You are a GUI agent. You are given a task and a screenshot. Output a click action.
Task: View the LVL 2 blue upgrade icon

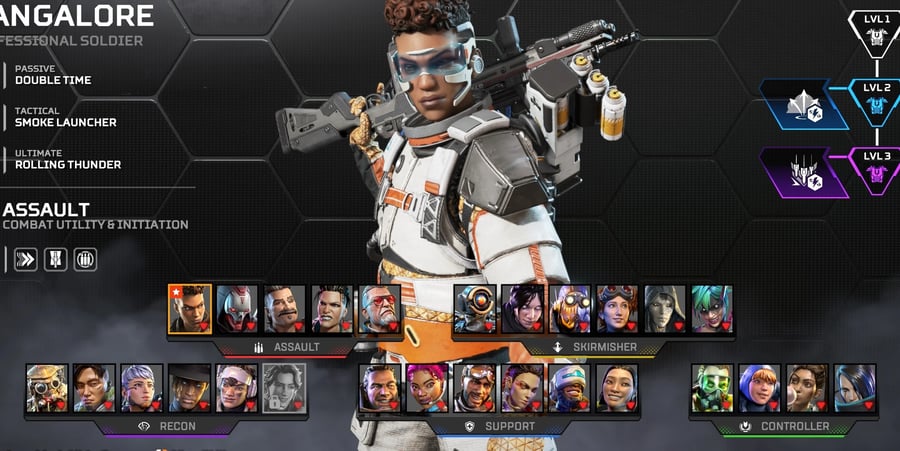(x=876, y=102)
